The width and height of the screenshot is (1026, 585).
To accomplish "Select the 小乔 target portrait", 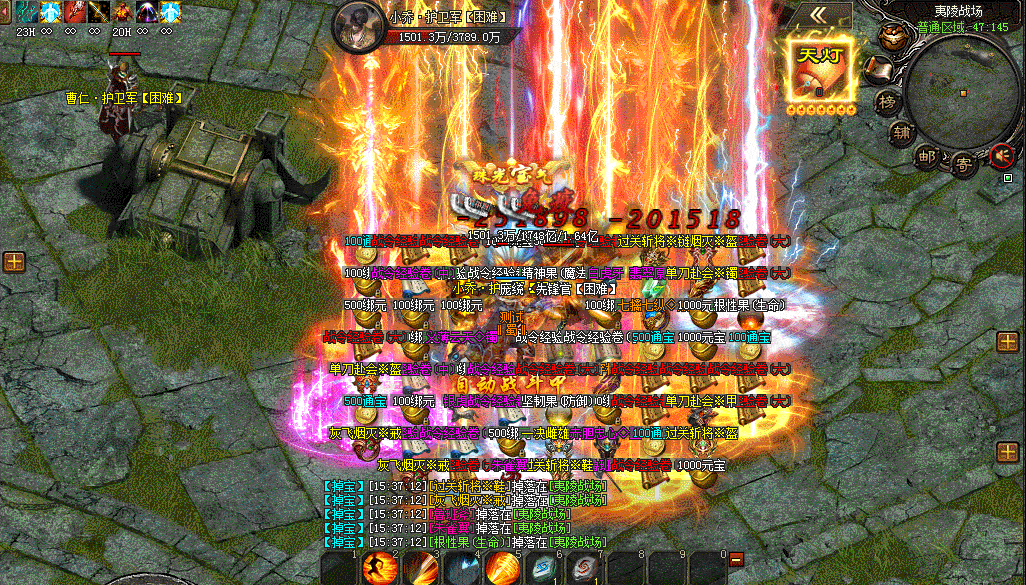I will point(360,23).
